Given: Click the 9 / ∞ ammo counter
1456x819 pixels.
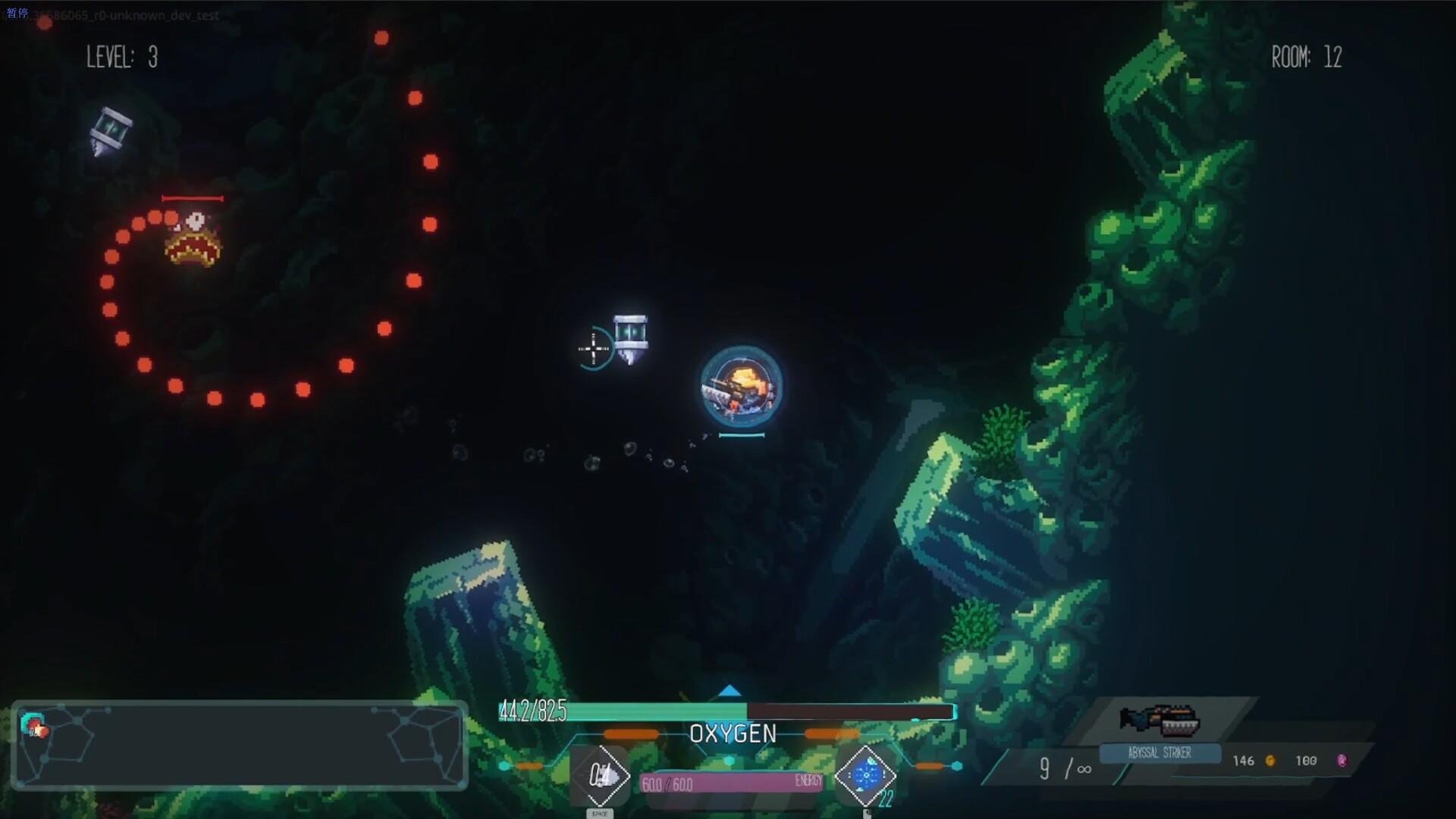Looking at the screenshot, I should point(1065,770).
